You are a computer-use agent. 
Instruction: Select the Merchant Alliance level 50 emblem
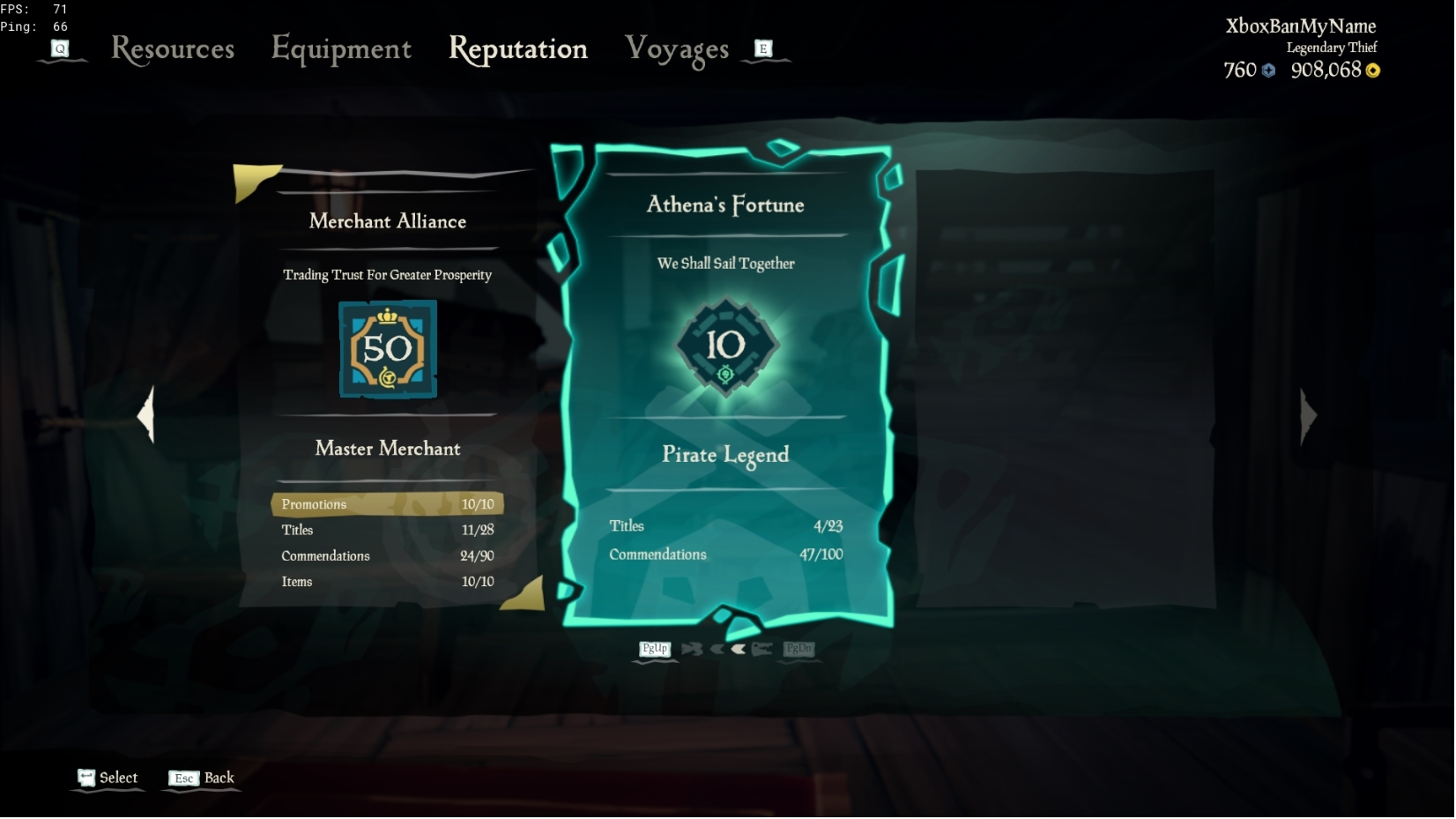(x=387, y=349)
